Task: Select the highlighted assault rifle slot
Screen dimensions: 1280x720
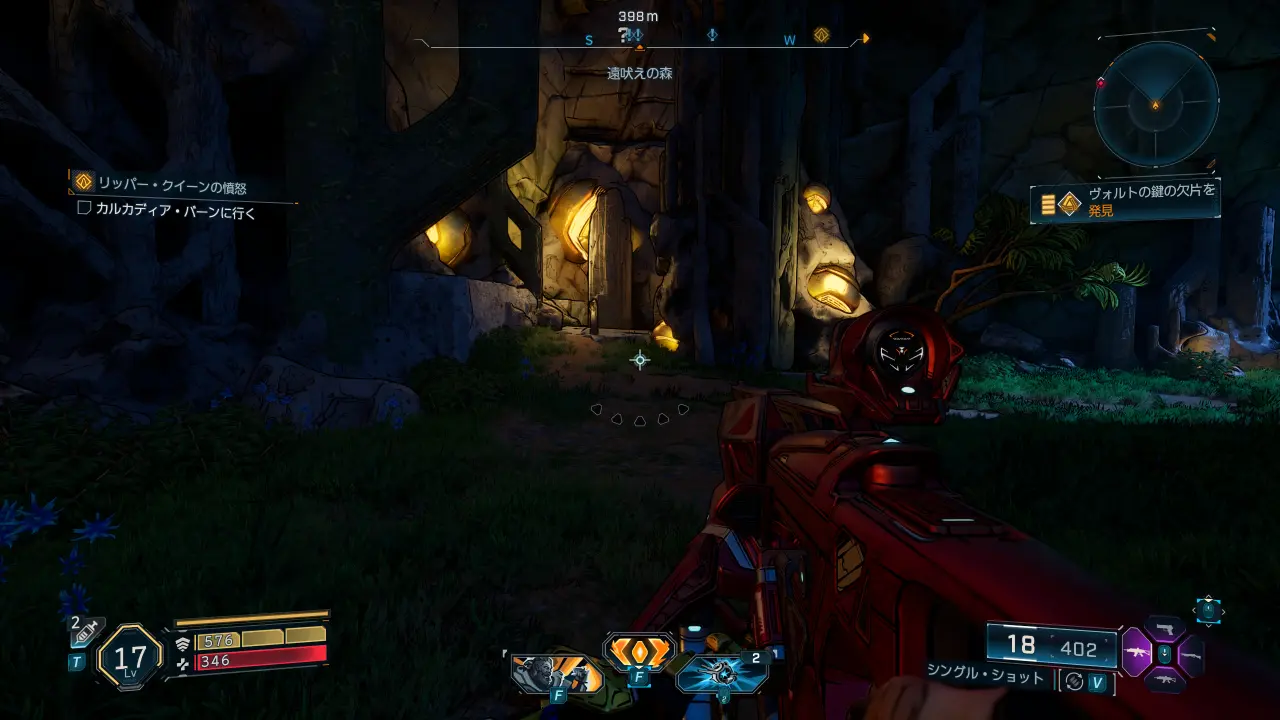Action: coord(1136,654)
